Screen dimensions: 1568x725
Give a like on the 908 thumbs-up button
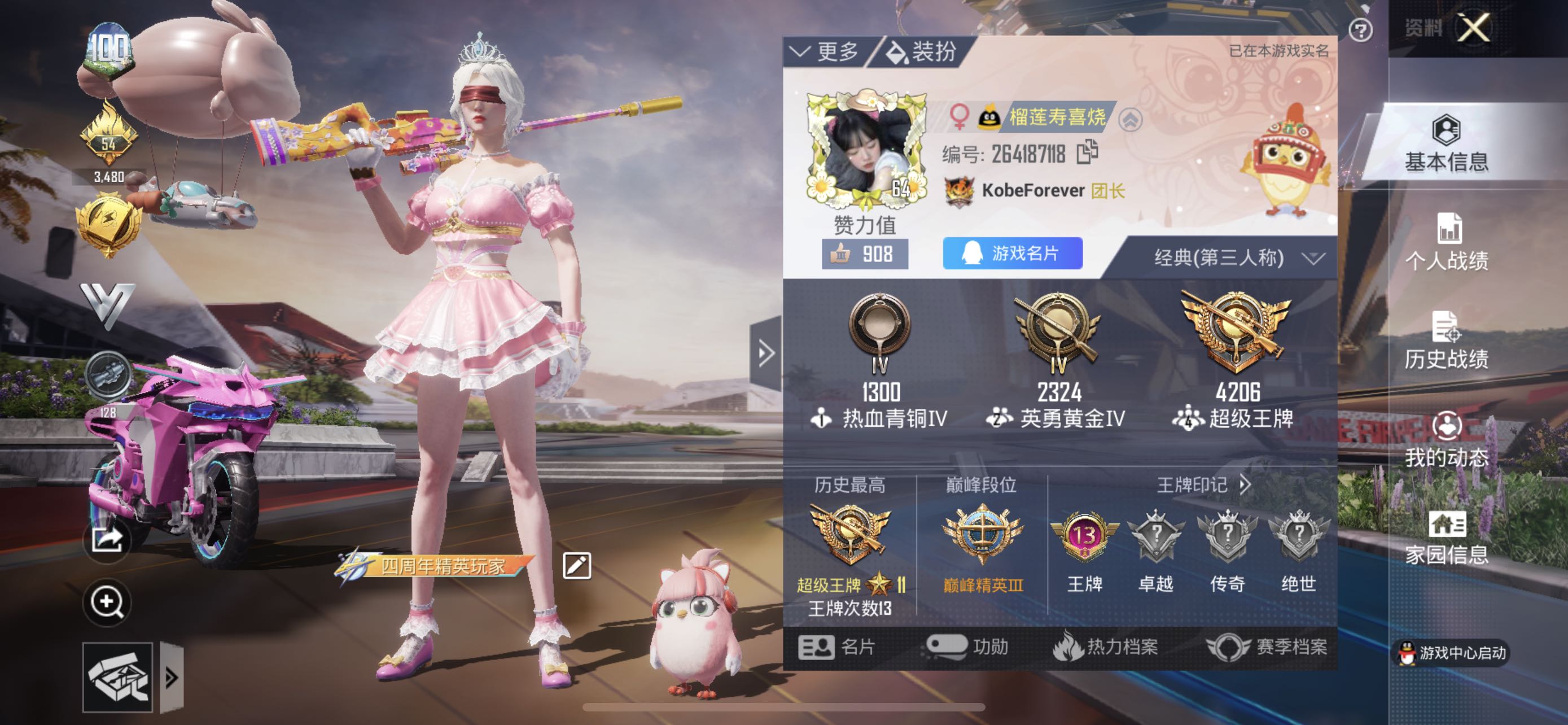pyautogui.click(x=864, y=254)
